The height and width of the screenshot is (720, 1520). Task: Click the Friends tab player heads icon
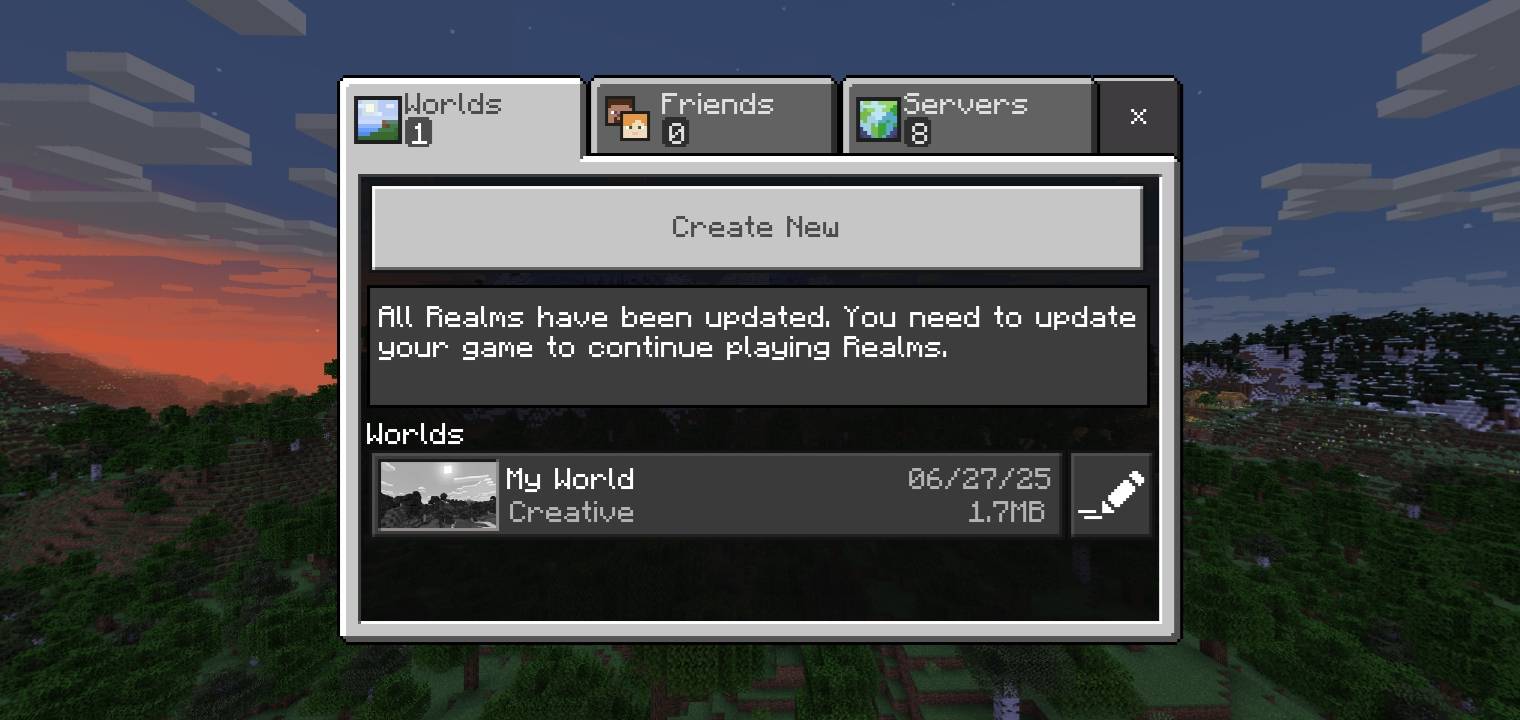click(627, 117)
